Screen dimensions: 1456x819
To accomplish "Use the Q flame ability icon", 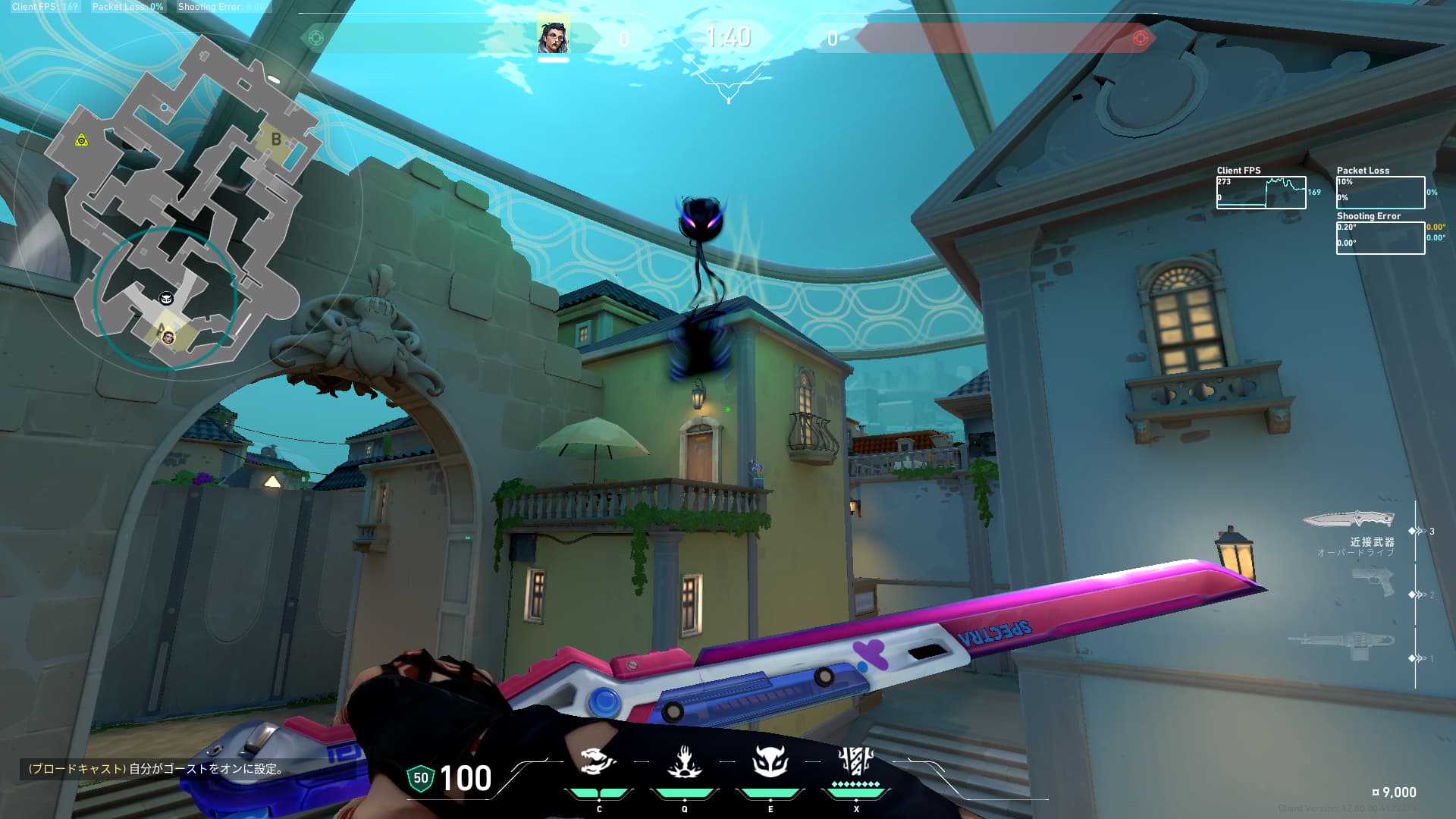I will pos(684,762).
